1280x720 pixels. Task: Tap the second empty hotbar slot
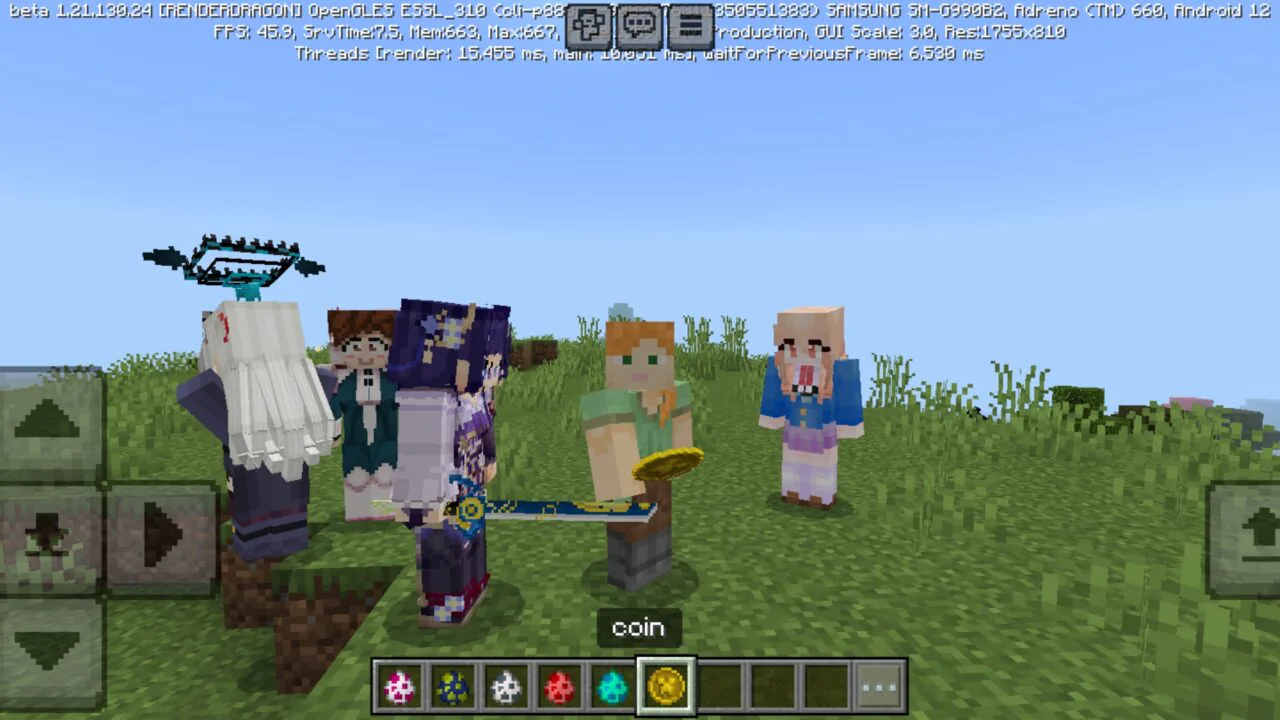(773, 685)
